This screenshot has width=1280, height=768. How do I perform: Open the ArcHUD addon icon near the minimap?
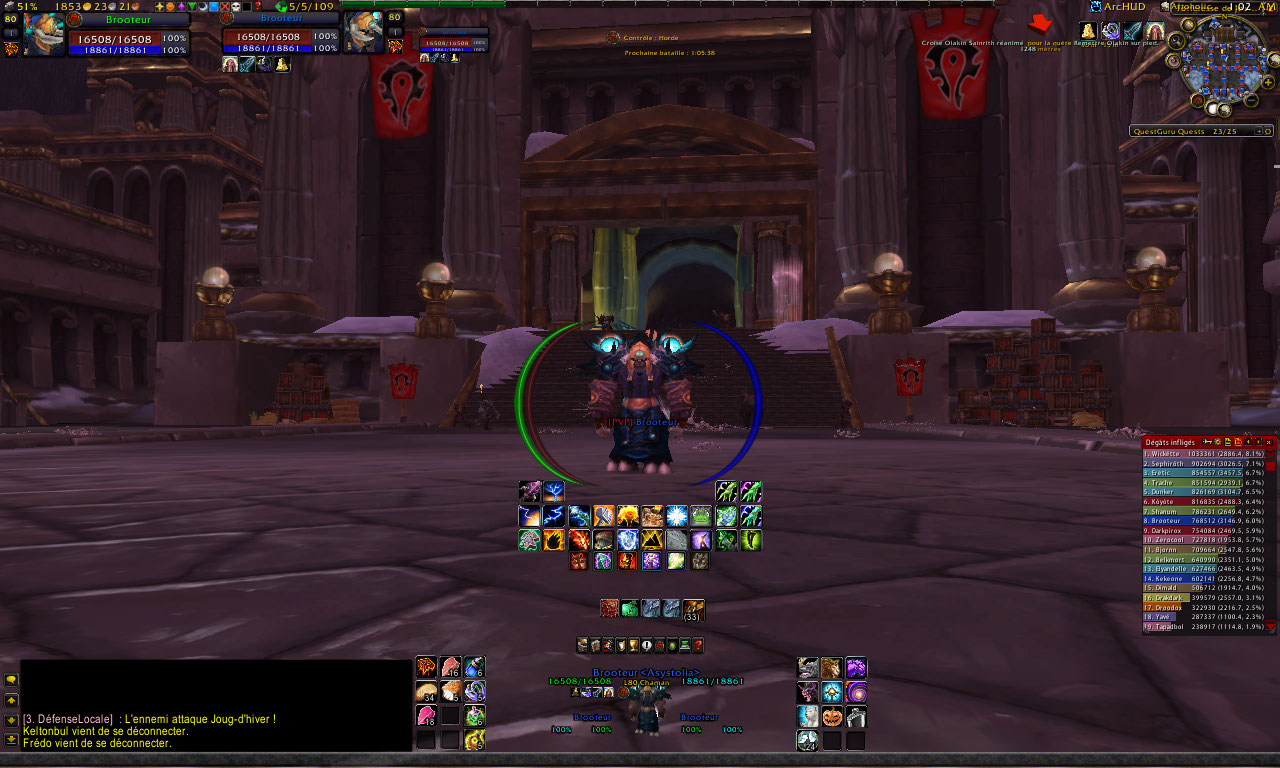pyautogui.click(x=1097, y=5)
